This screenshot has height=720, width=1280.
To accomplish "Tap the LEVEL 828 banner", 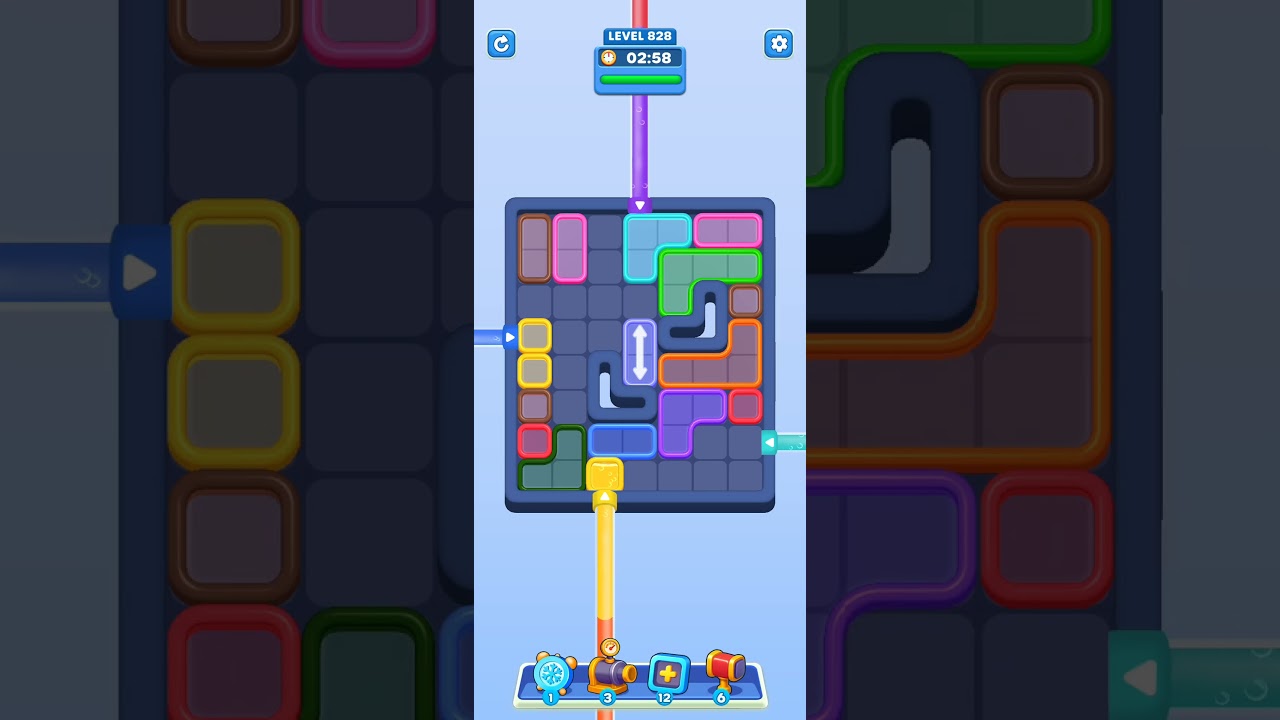I will pos(640,35).
